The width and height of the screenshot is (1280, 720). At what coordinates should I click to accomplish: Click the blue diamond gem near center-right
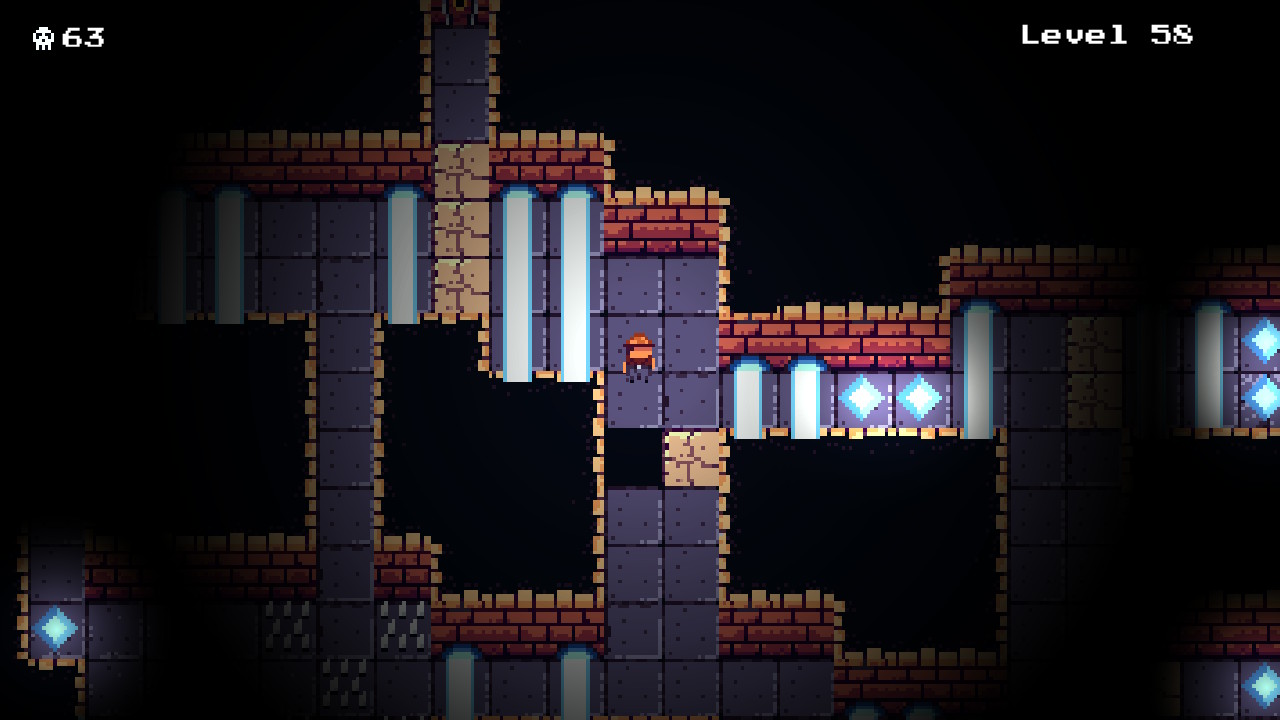pyautogui.click(x=862, y=396)
